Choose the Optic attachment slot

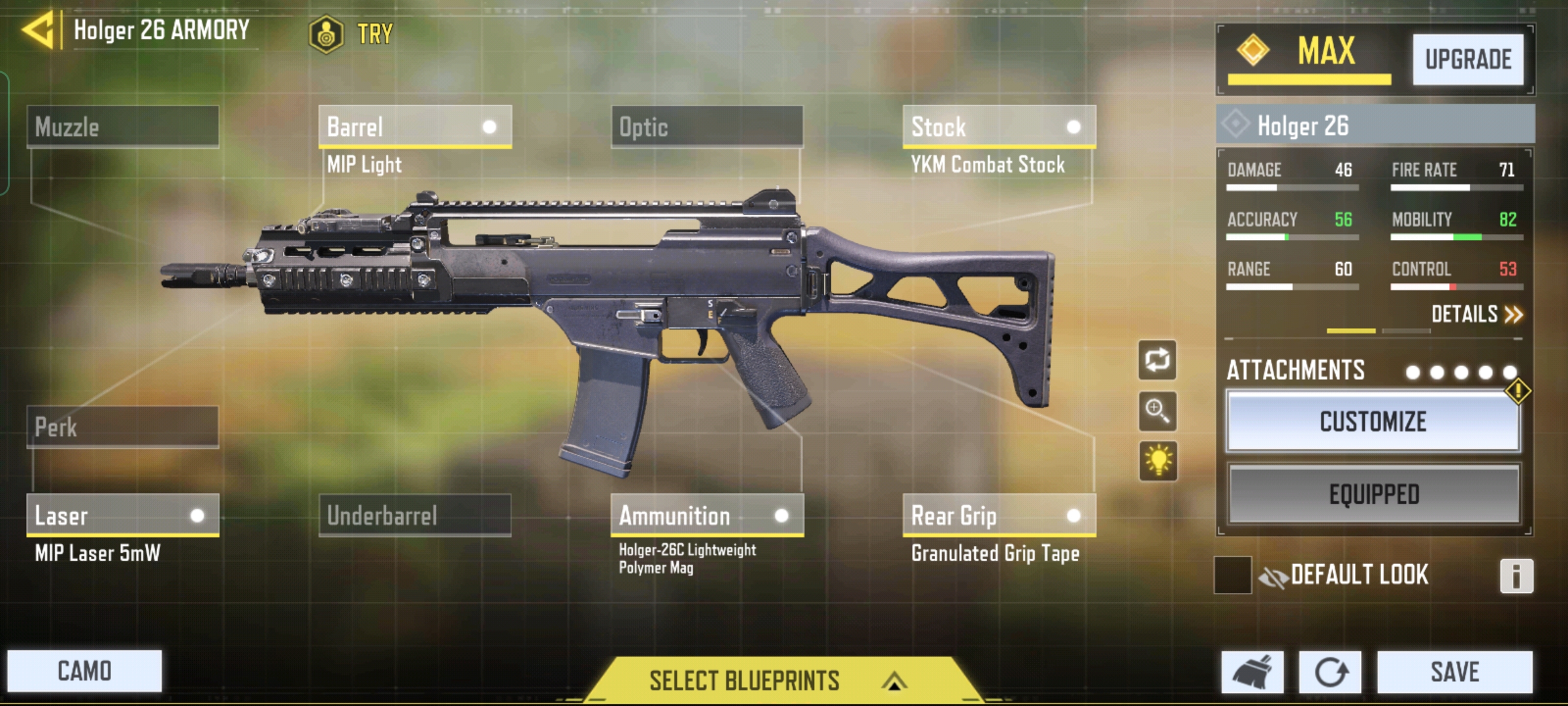point(707,126)
